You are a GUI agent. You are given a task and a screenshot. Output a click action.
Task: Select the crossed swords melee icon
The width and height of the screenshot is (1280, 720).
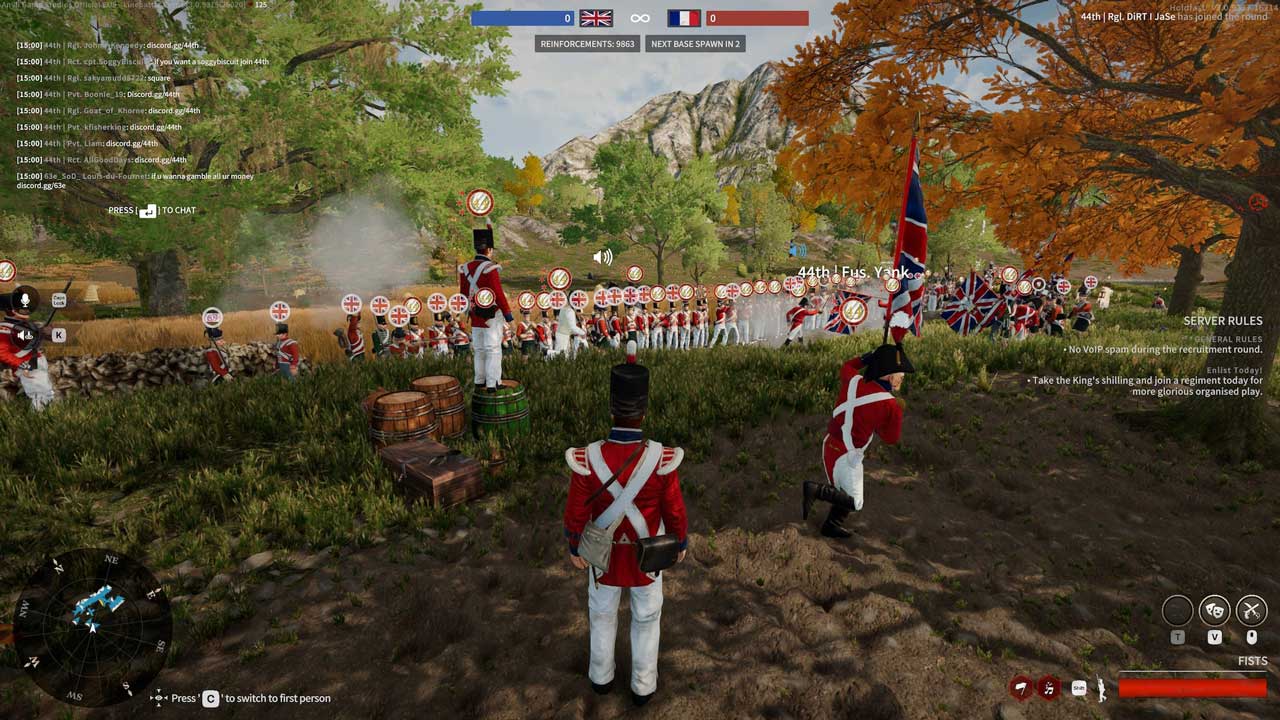click(1251, 609)
